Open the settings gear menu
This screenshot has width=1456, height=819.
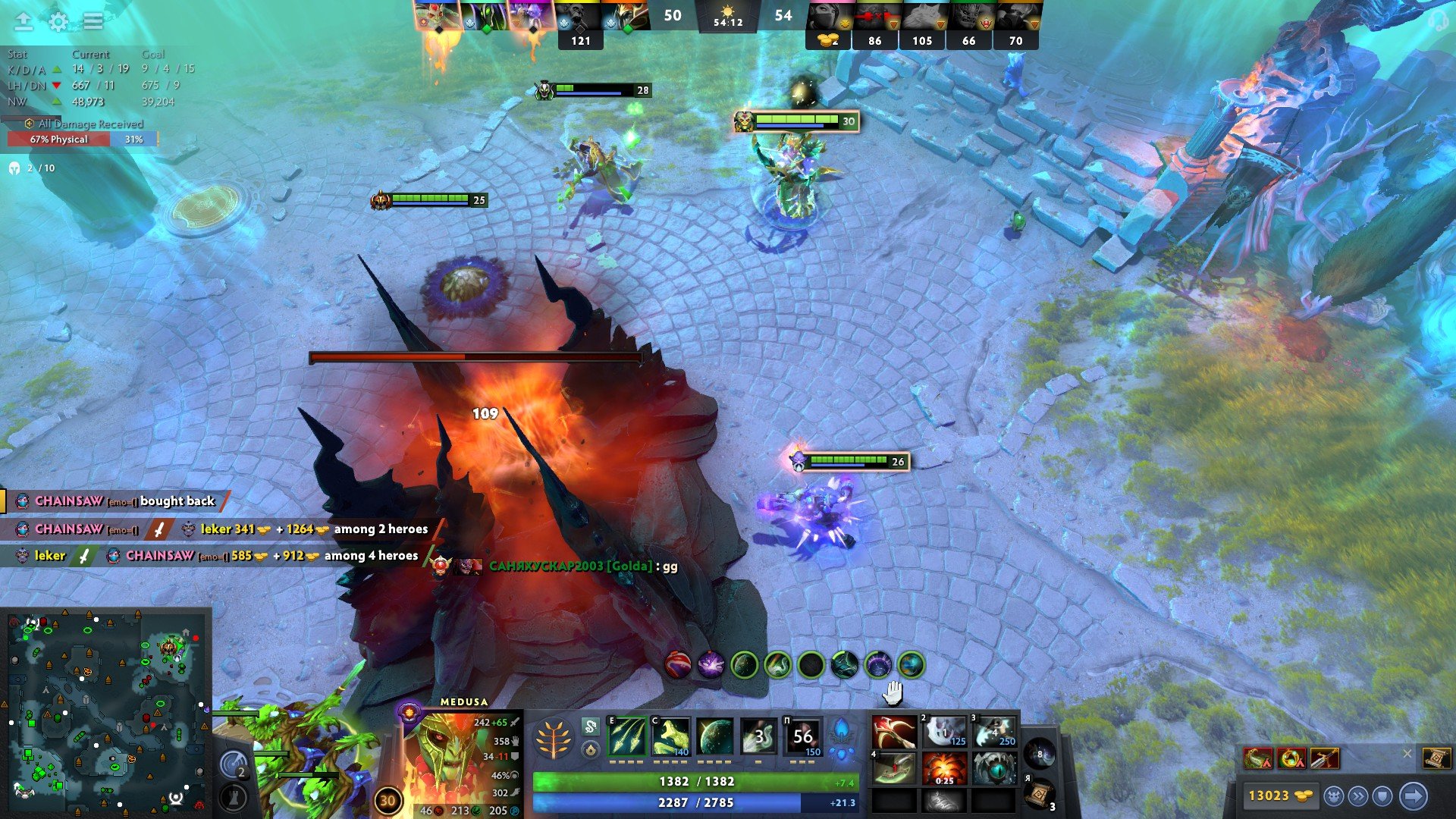click(x=58, y=21)
